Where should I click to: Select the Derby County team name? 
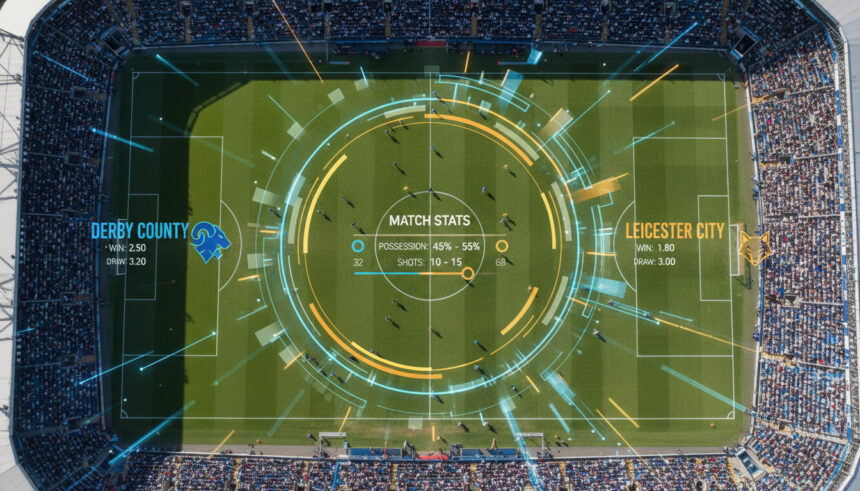[139, 231]
